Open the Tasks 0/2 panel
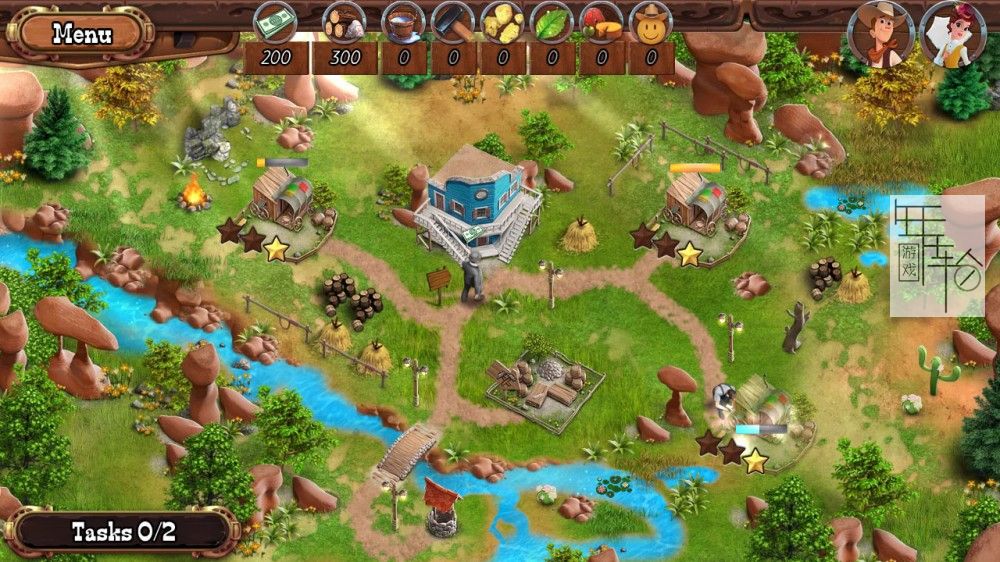 click(x=124, y=531)
